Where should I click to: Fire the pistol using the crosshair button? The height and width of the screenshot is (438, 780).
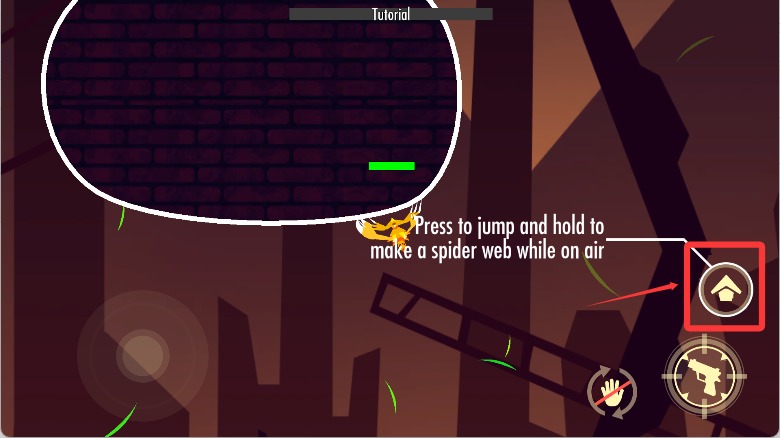pyautogui.click(x=703, y=376)
